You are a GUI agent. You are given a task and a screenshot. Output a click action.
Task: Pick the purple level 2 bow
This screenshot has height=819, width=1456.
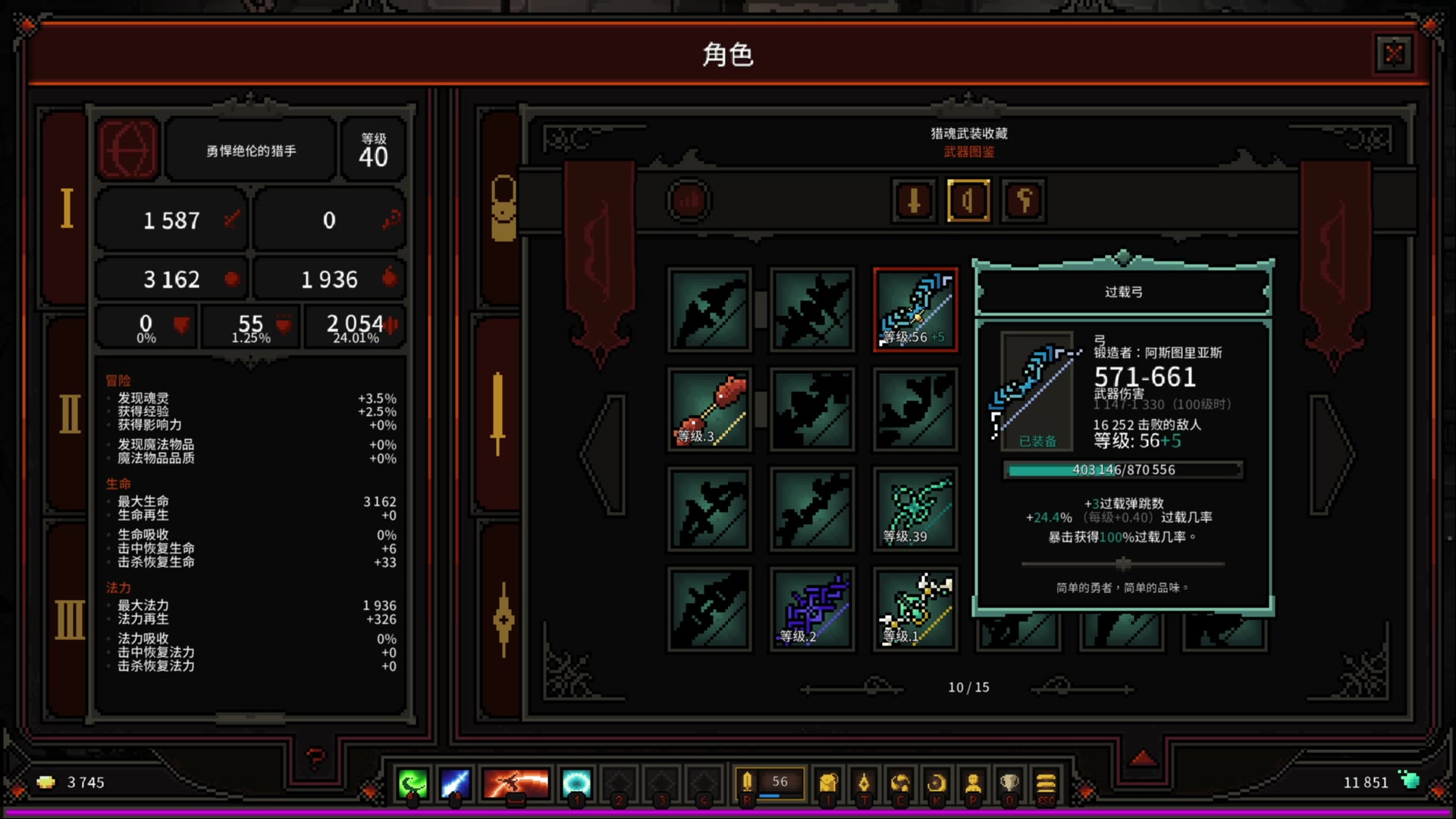pos(812,610)
